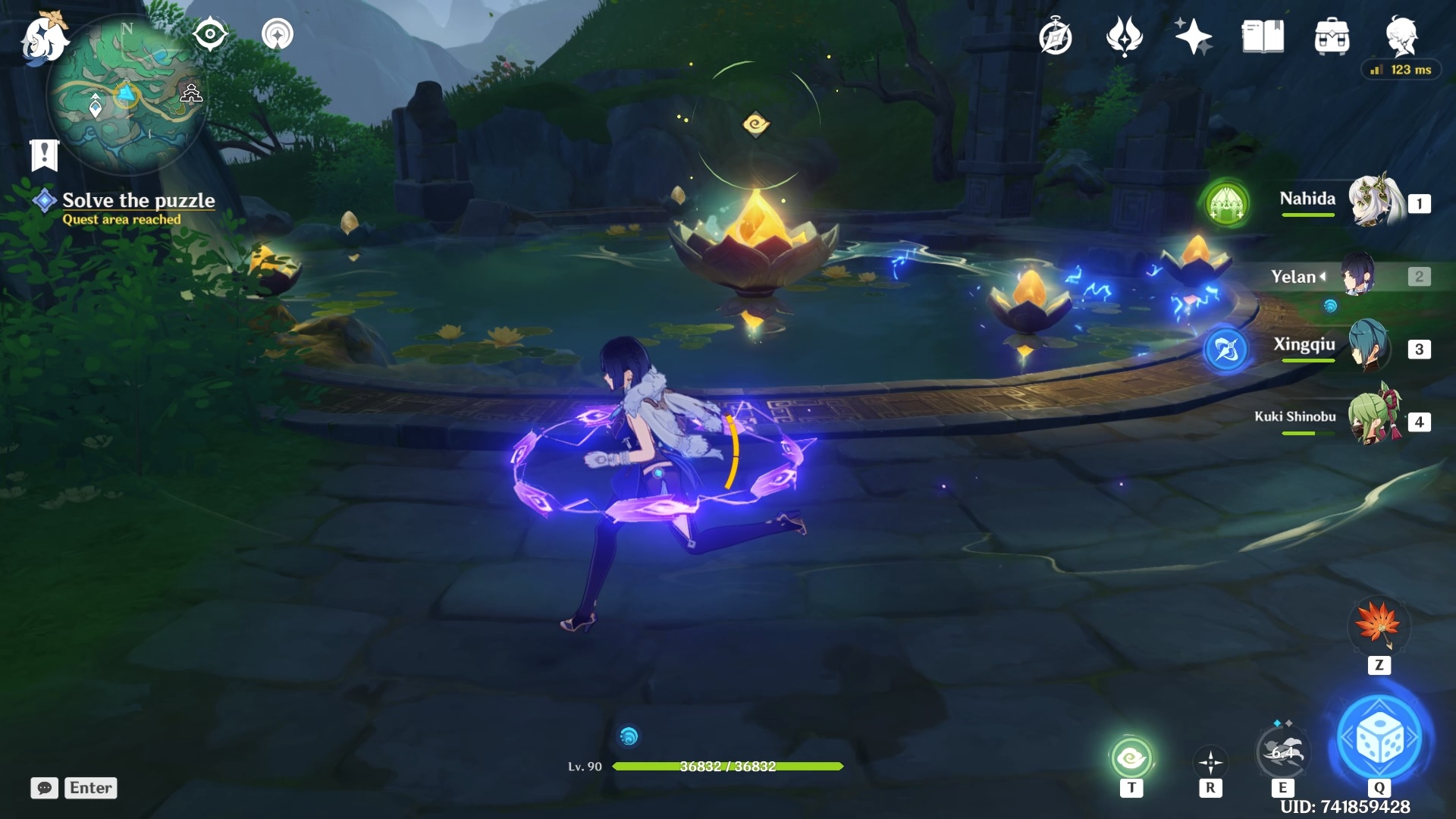Select the quest 'Solve the puzzle'
Viewport: 1456px width, 819px height.
[139, 200]
